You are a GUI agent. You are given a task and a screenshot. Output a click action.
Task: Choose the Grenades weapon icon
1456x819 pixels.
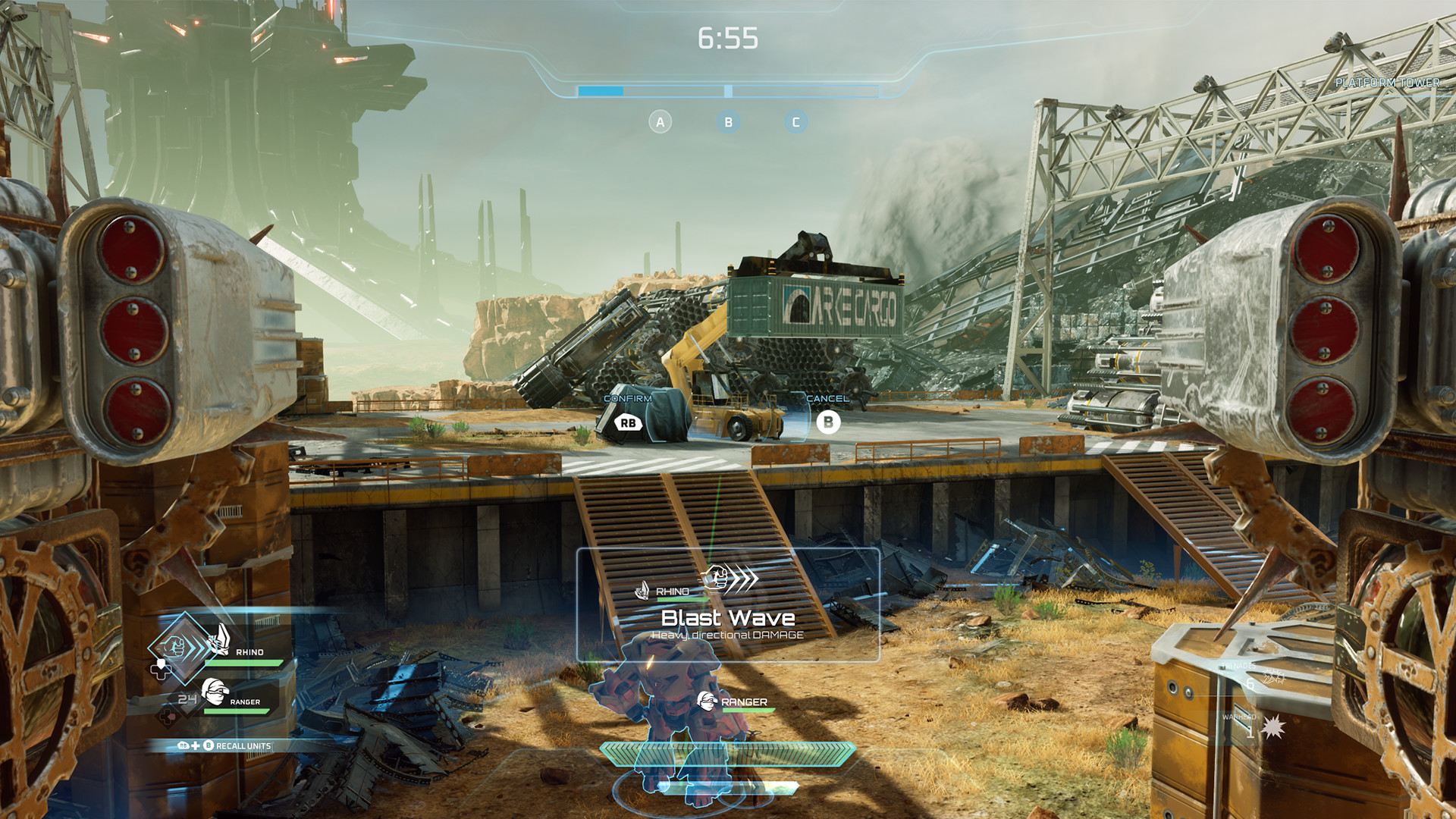coord(1272,678)
